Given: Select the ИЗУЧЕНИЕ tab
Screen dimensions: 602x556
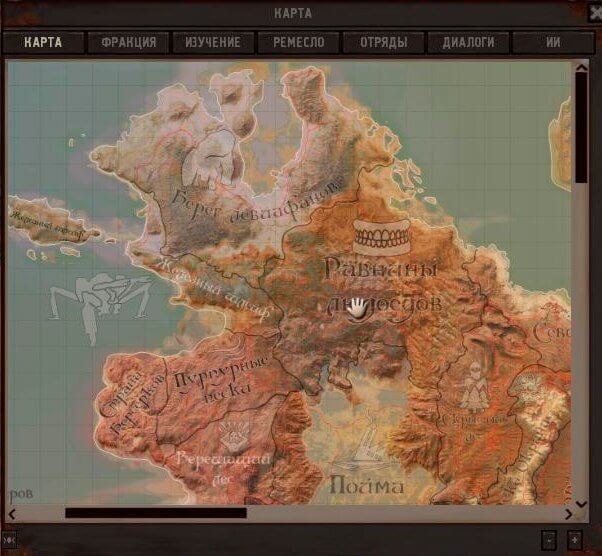Looking at the screenshot, I should [213, 42].
